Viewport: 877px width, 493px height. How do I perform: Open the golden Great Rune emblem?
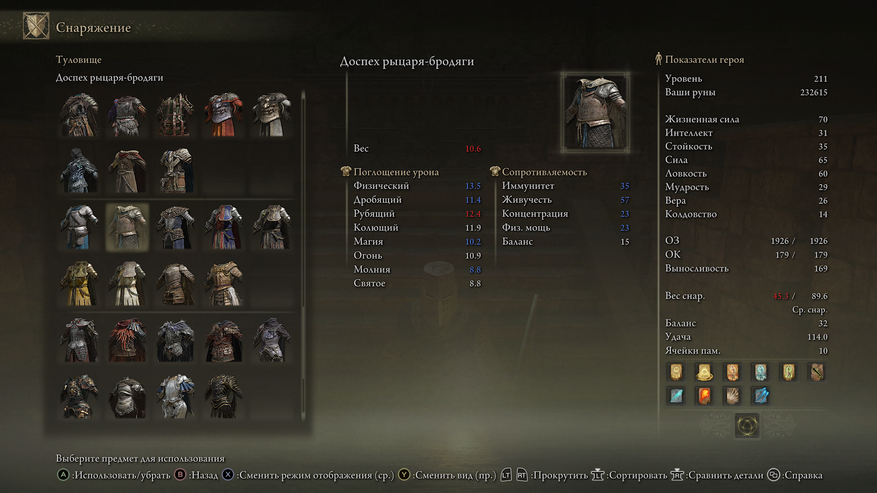tap(747, 427)
